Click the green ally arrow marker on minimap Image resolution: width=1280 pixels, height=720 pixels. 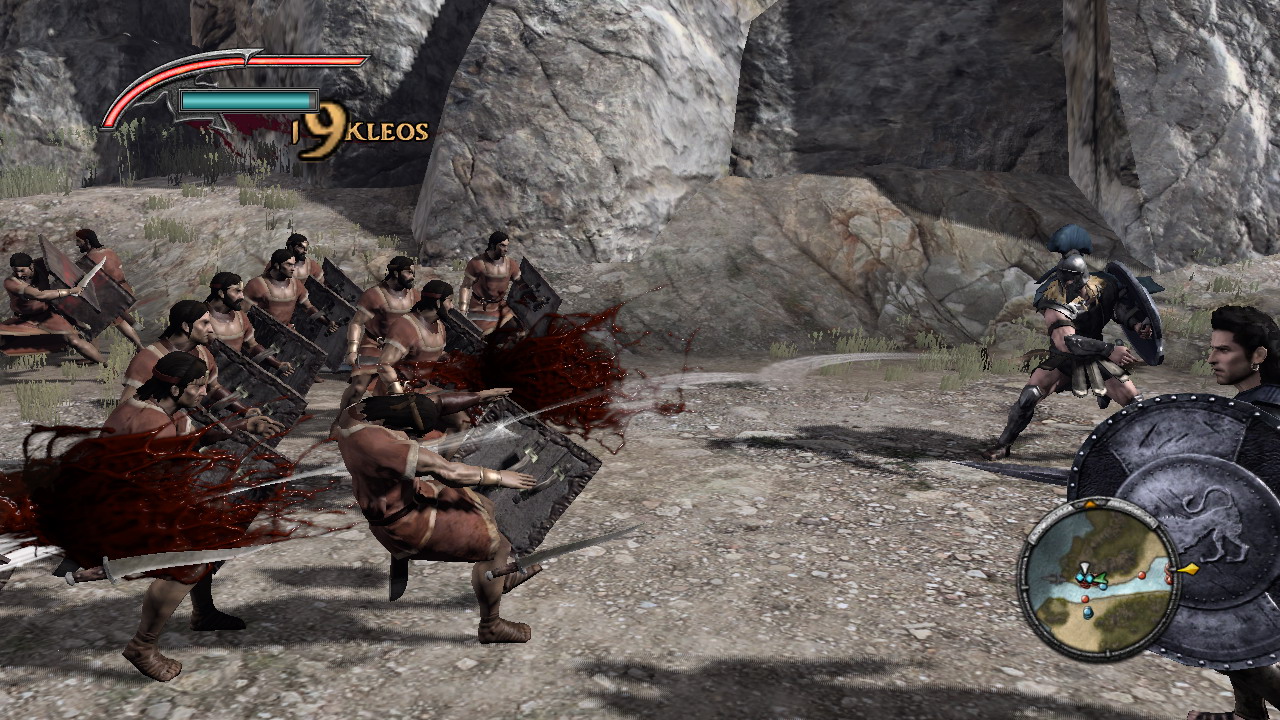coord(1100,578)
